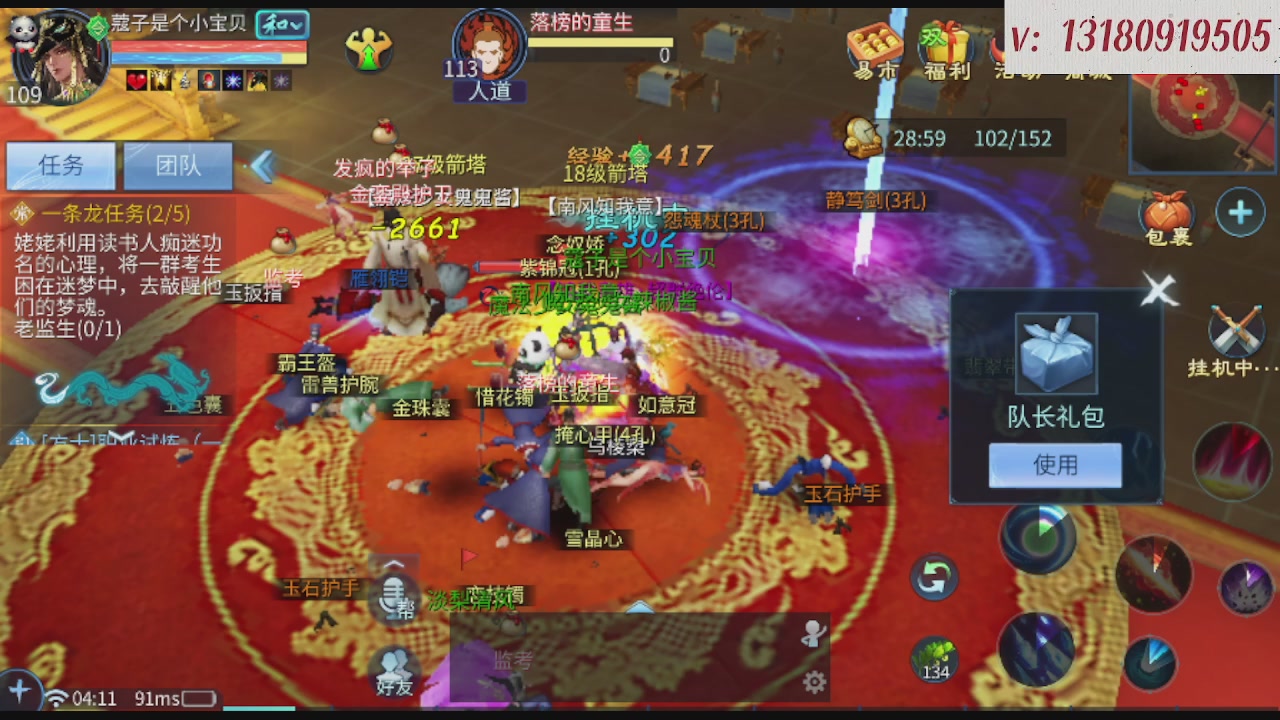This screenshot has width=1280, height=720.
Task: Toggle the 挂机中 auto-battle mode
Action: 1236,330
